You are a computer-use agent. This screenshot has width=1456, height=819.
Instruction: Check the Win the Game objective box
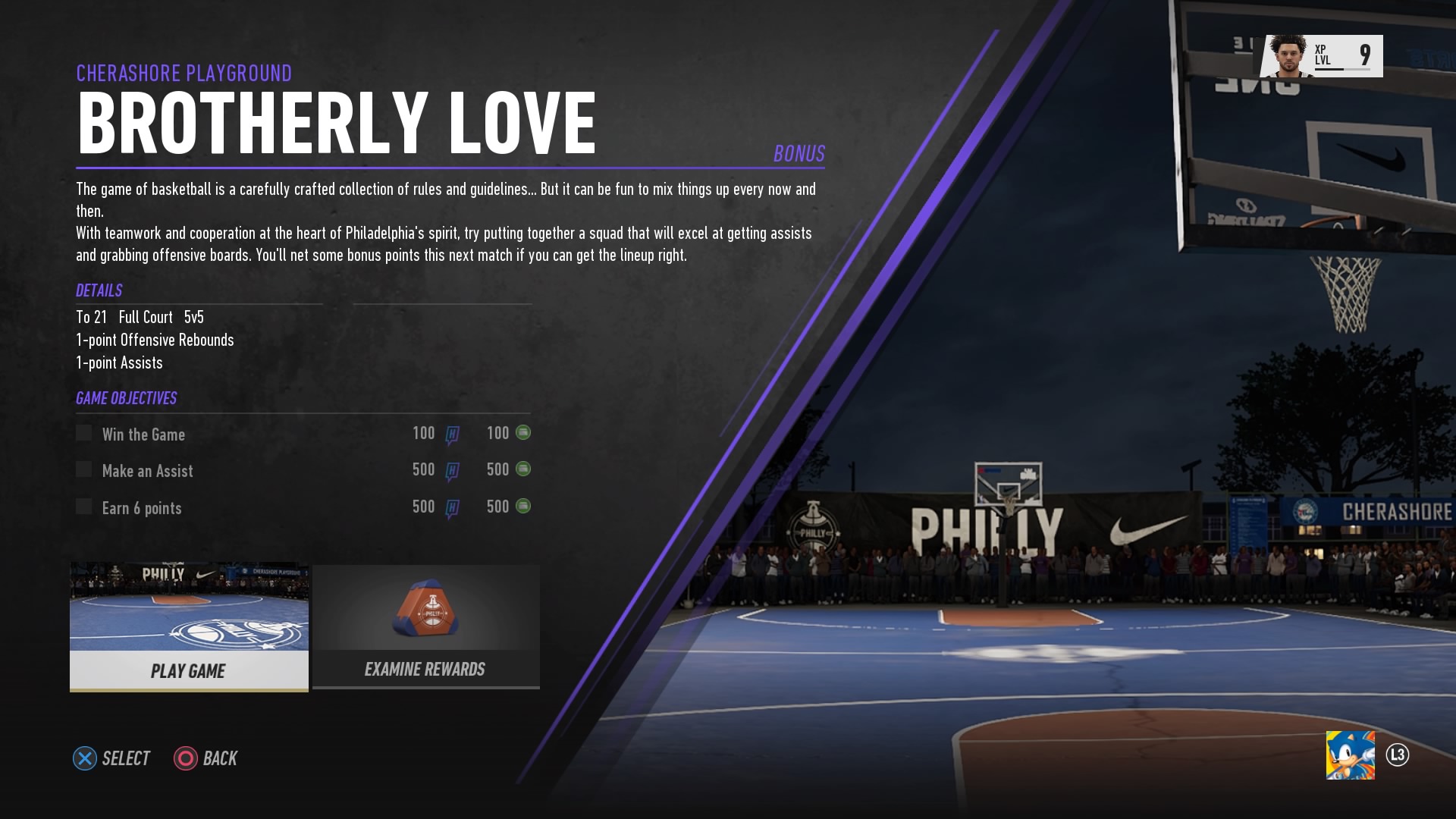click(x=83, y=433)
